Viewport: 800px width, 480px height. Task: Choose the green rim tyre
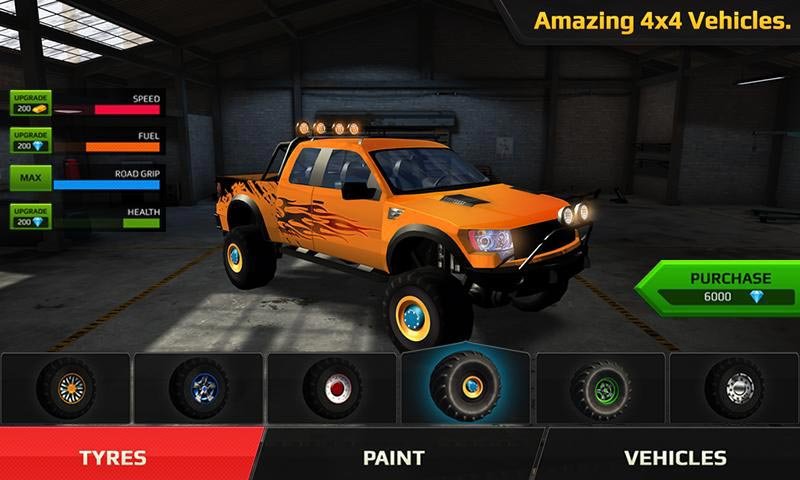(600, 386)
